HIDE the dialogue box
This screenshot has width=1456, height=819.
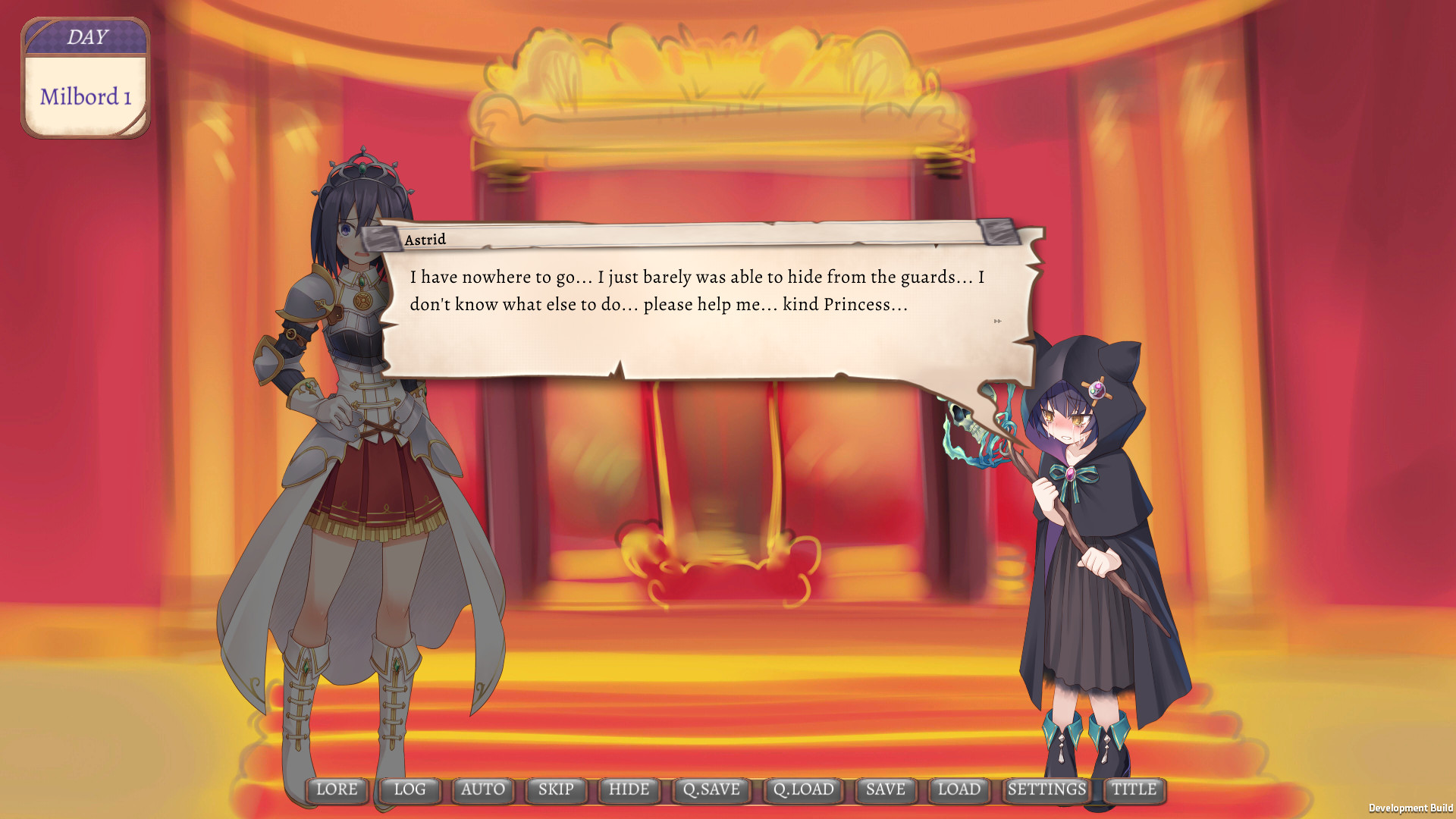click(629, 789)
